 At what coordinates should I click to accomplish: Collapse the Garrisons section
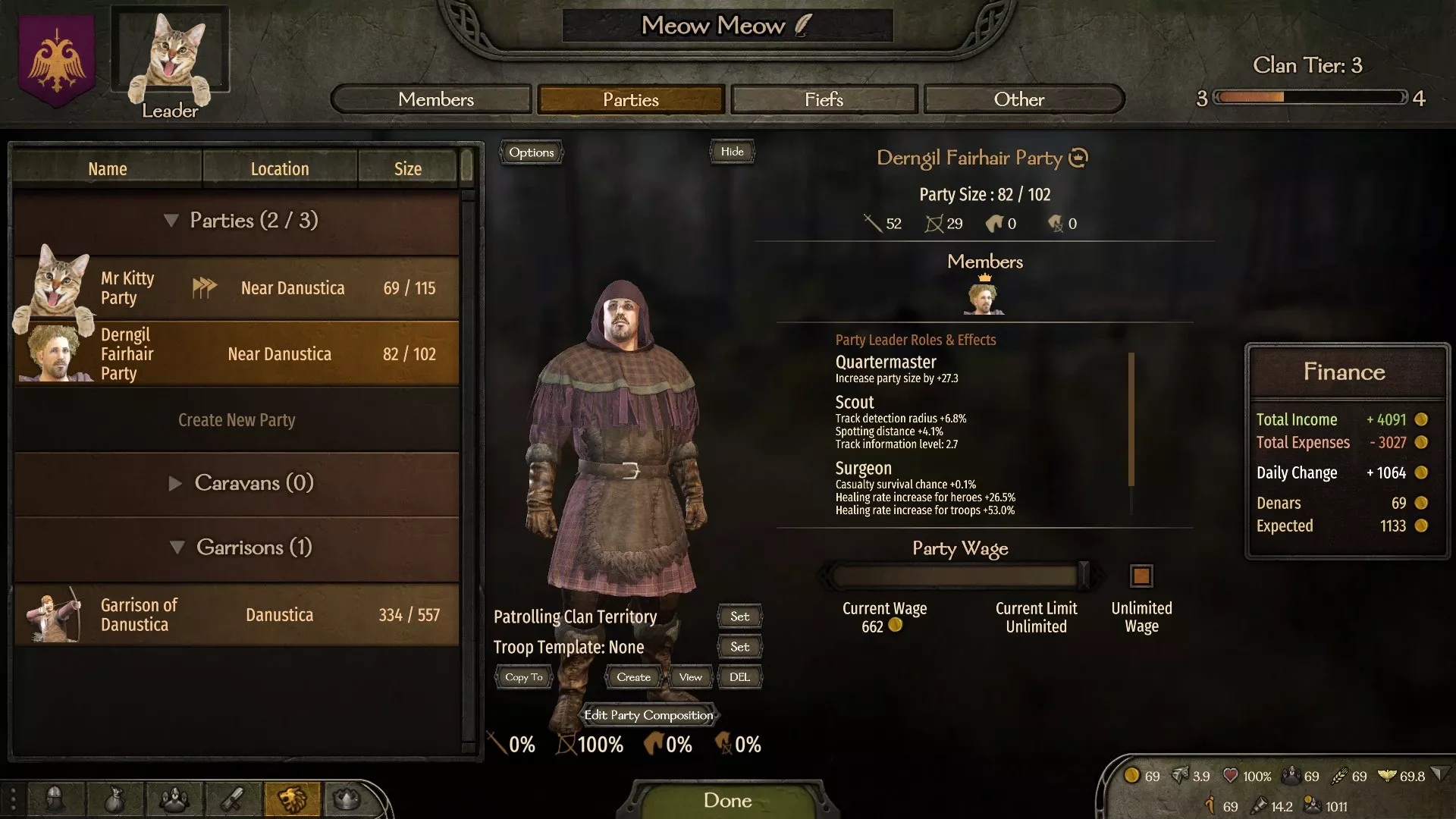pyautogui.click(x=237, y=548)
